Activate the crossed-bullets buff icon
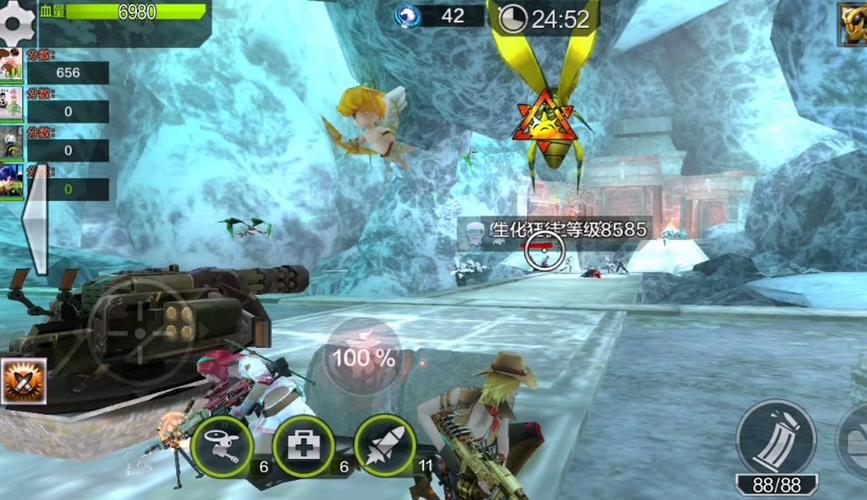This screenshot has height=500, width=867. 22,381
